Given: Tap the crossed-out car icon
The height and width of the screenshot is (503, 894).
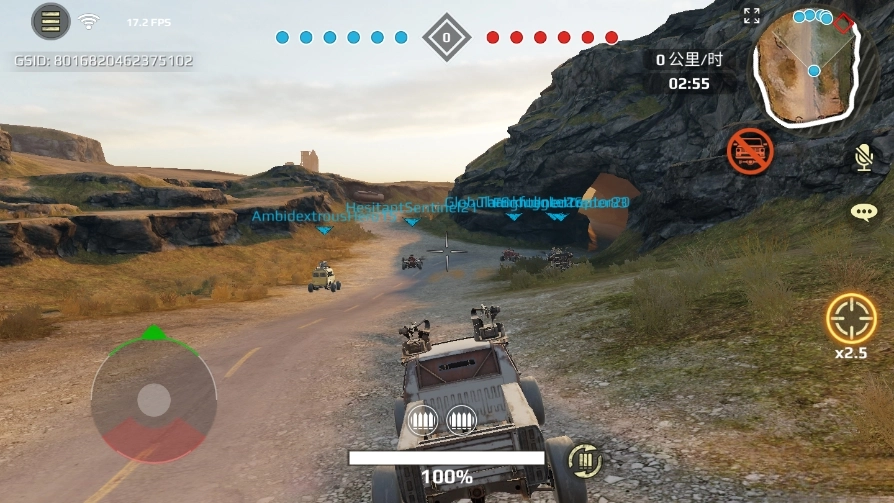Looking at the screenshot, I should point(750,151).
